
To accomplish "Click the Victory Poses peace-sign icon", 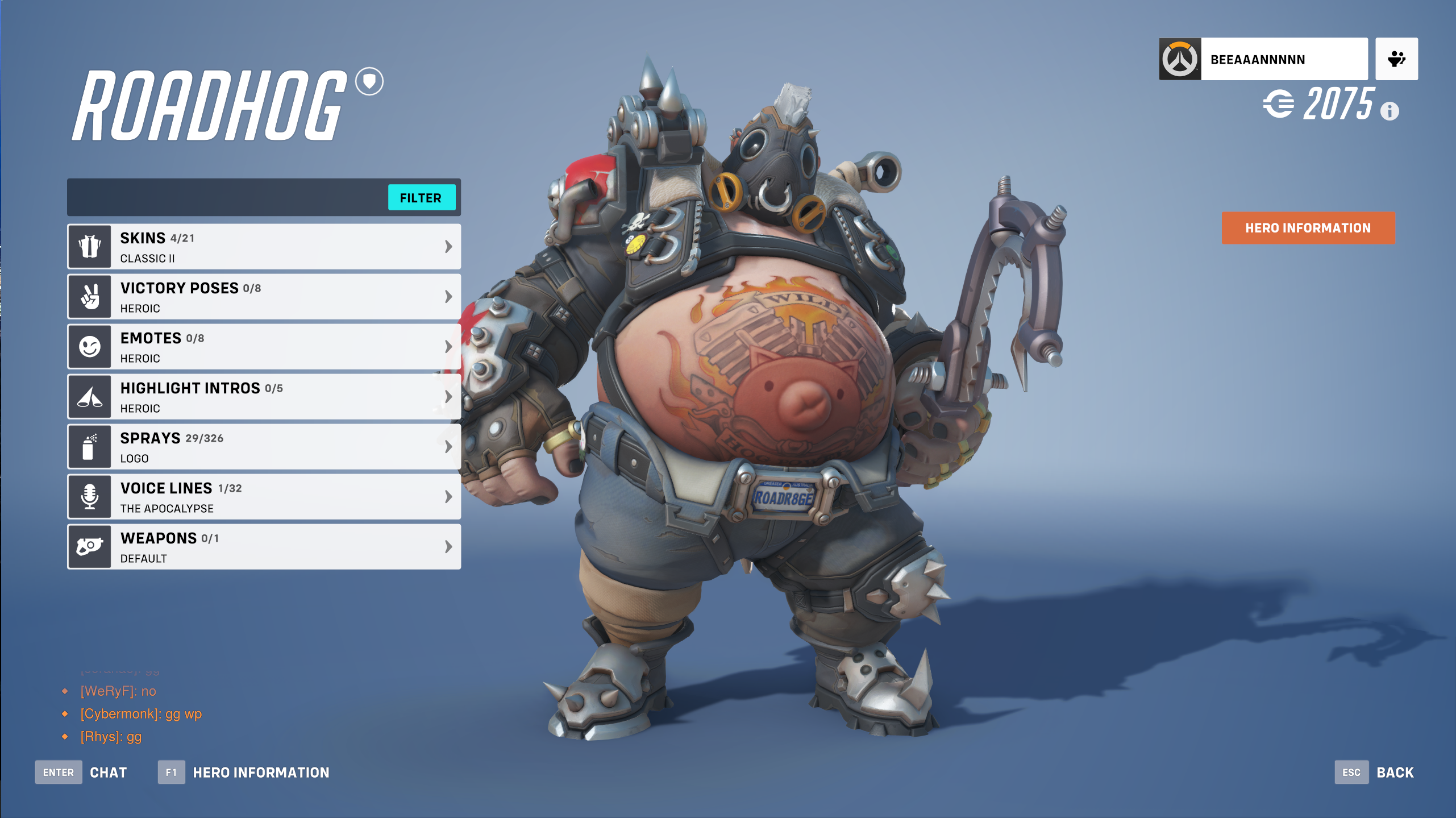I will point(90,296).
